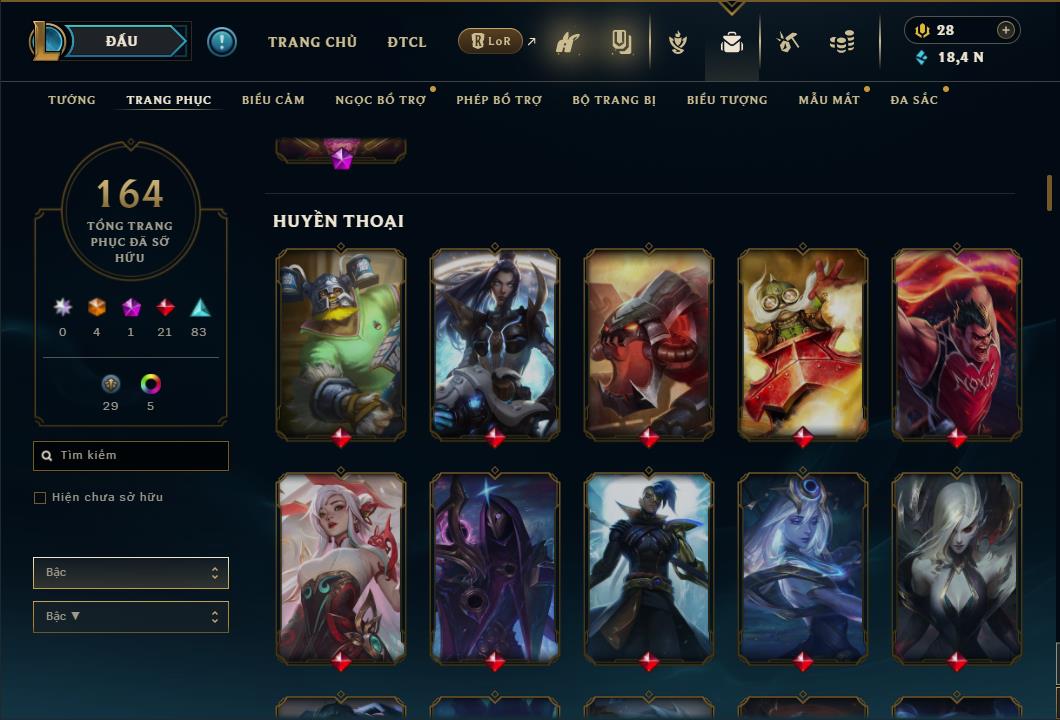This screenshot has width=1060, height=720.
Task: Switch to the MẪU MẮT tab
Action: pyautogui.click(x=829, y=100)
